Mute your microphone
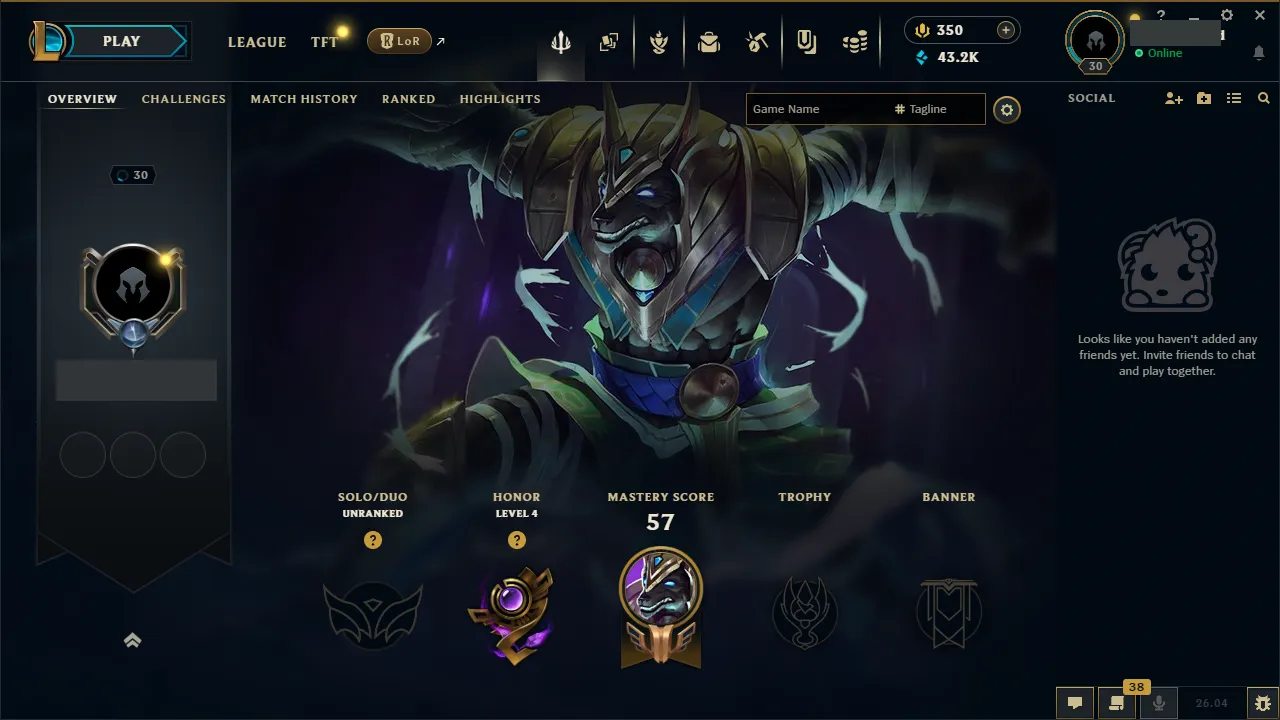The image size is (1280, 720). click(x=1159, y=700)
